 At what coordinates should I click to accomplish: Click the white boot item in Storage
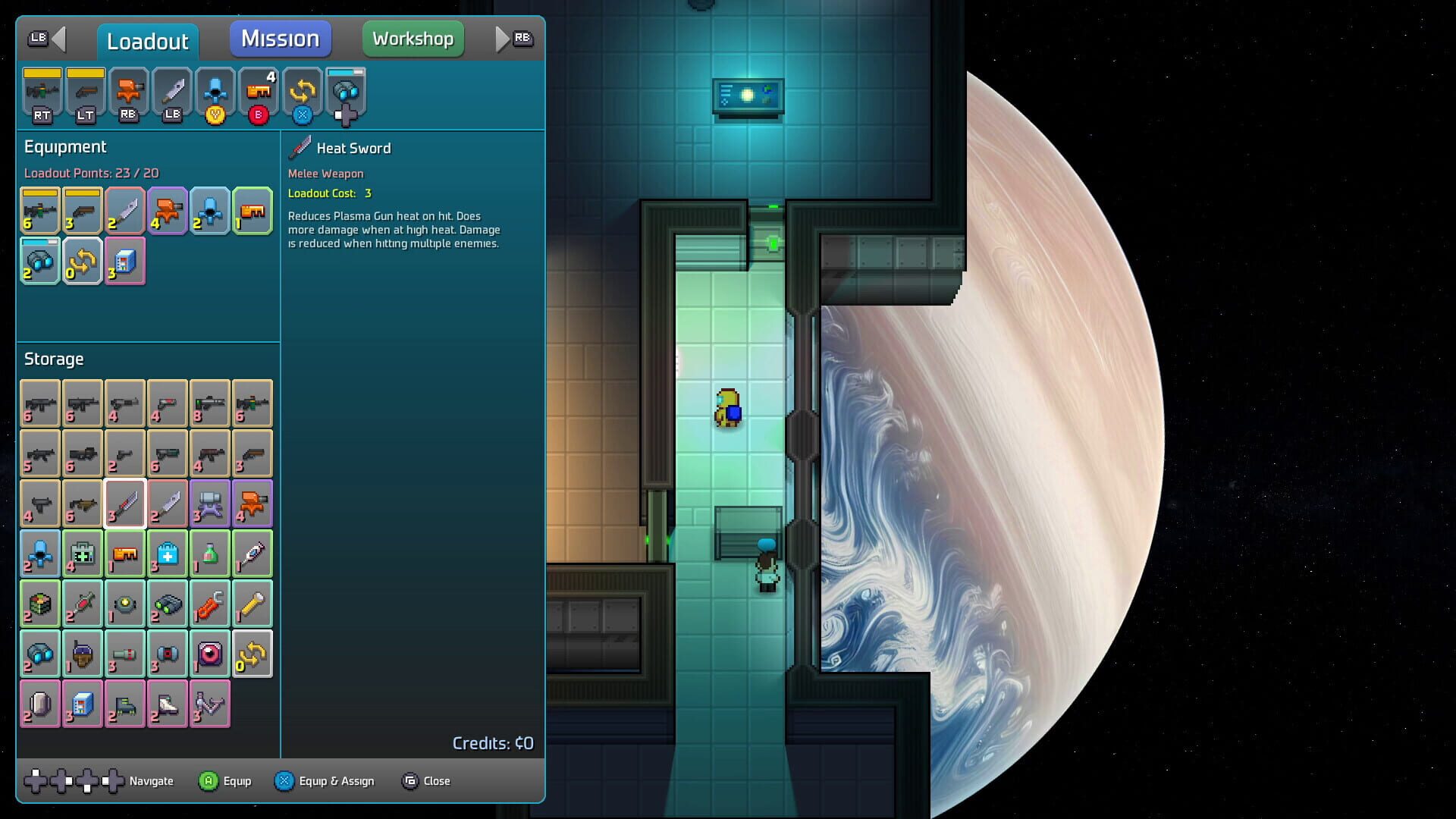tap(168, 703)
